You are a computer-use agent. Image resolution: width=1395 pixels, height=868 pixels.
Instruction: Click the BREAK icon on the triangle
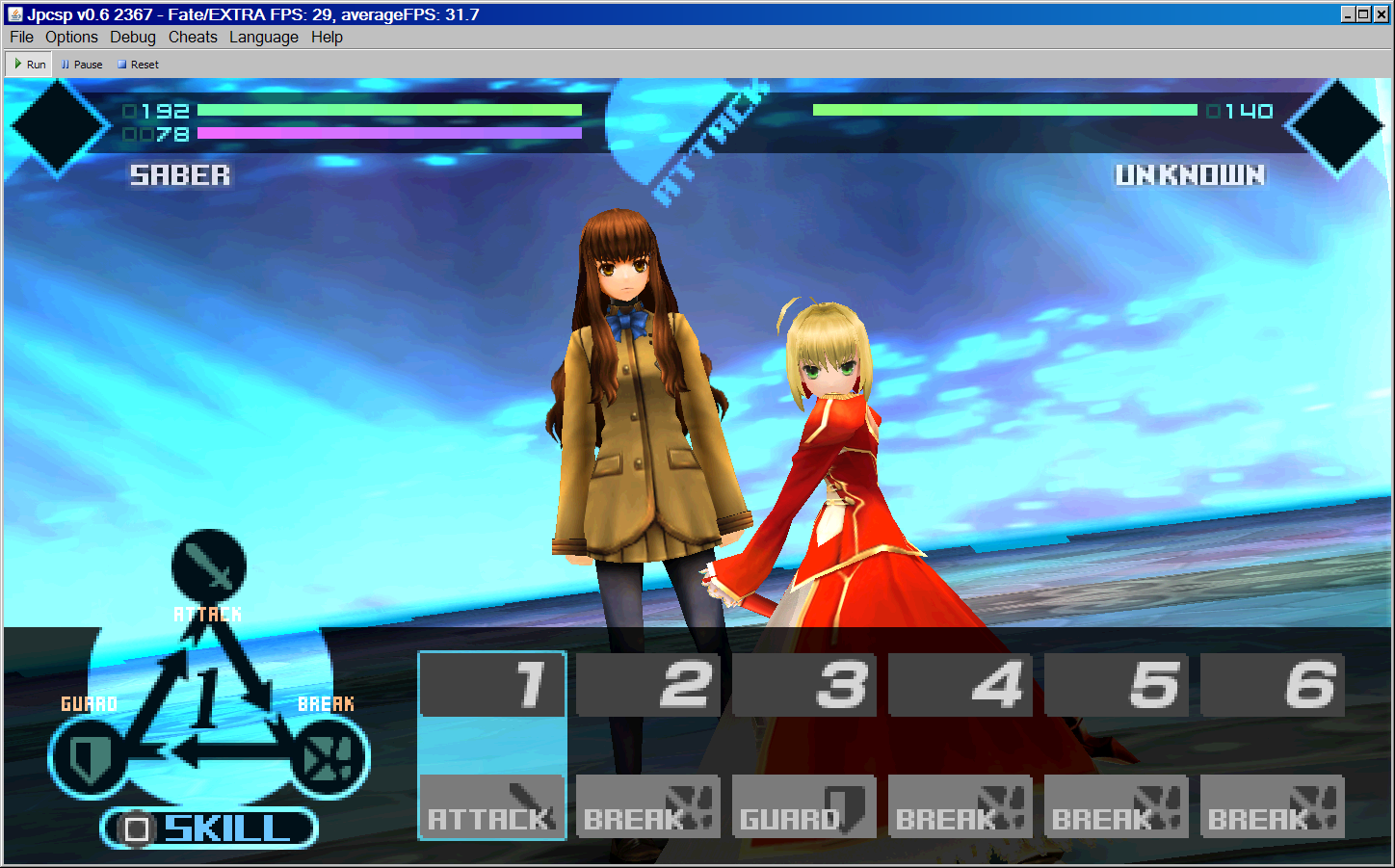pyautogui.click(x=329, y=758)
